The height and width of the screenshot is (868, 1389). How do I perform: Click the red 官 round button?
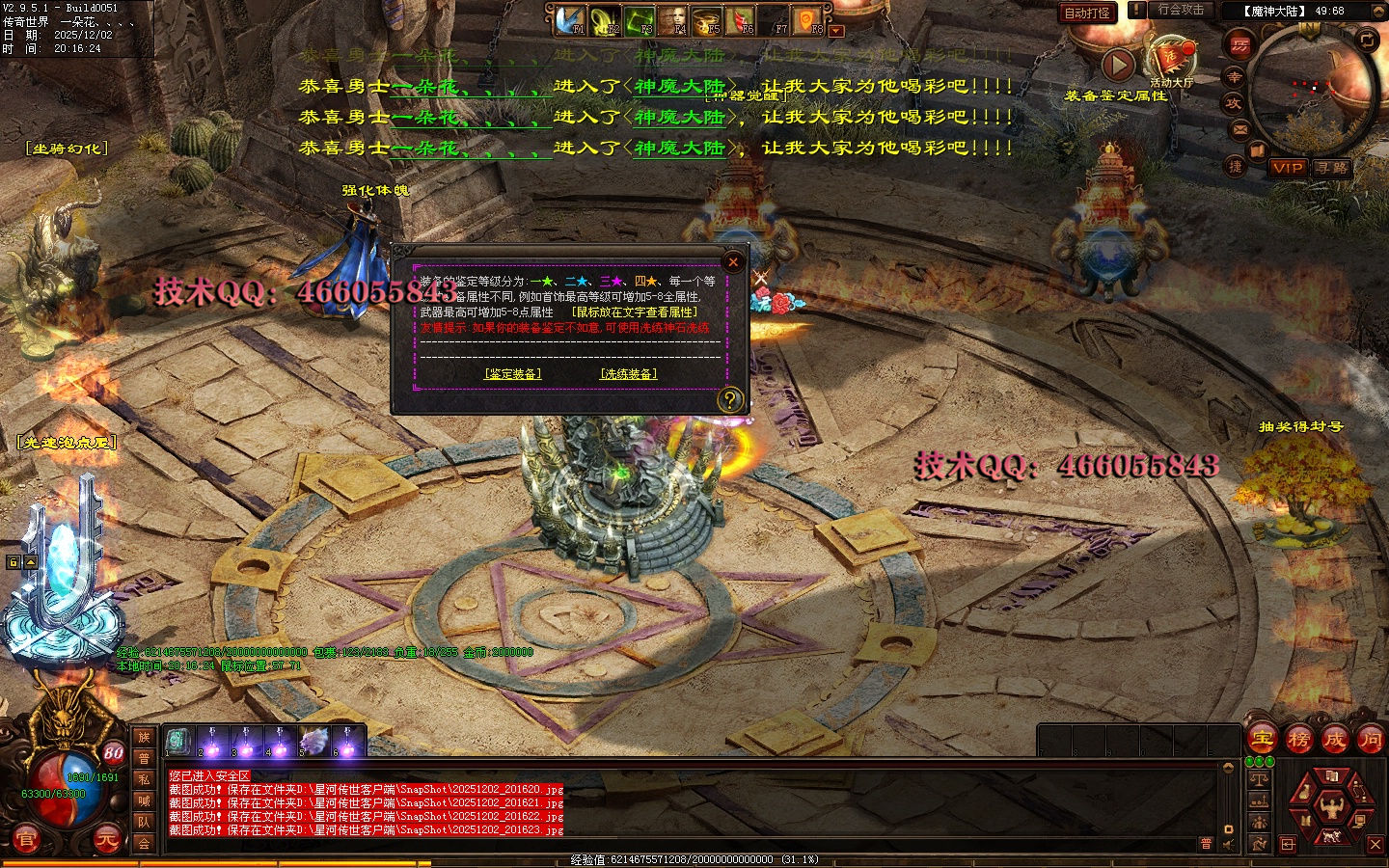[25, 839]
